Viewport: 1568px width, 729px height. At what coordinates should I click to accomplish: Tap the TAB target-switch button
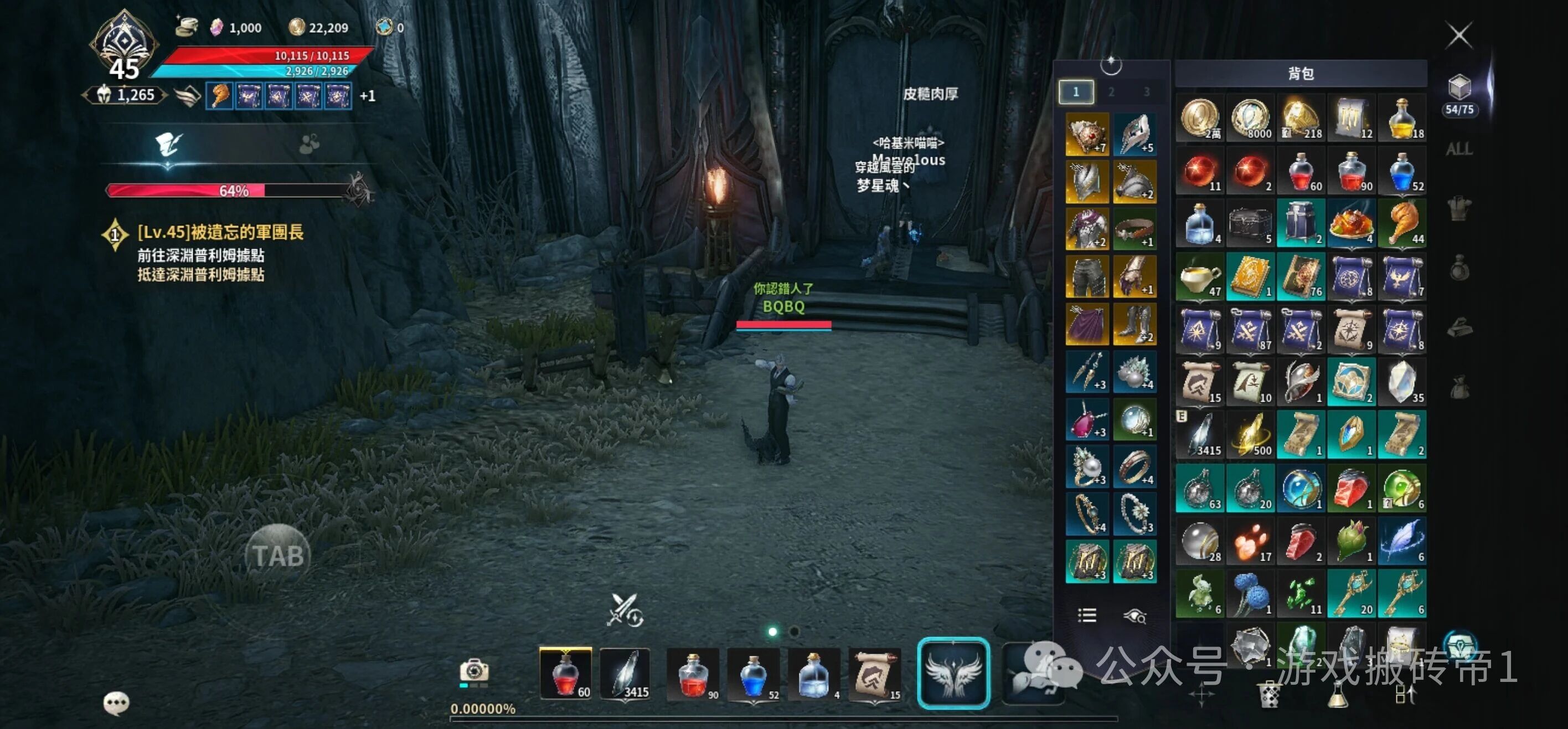(278, 556)
